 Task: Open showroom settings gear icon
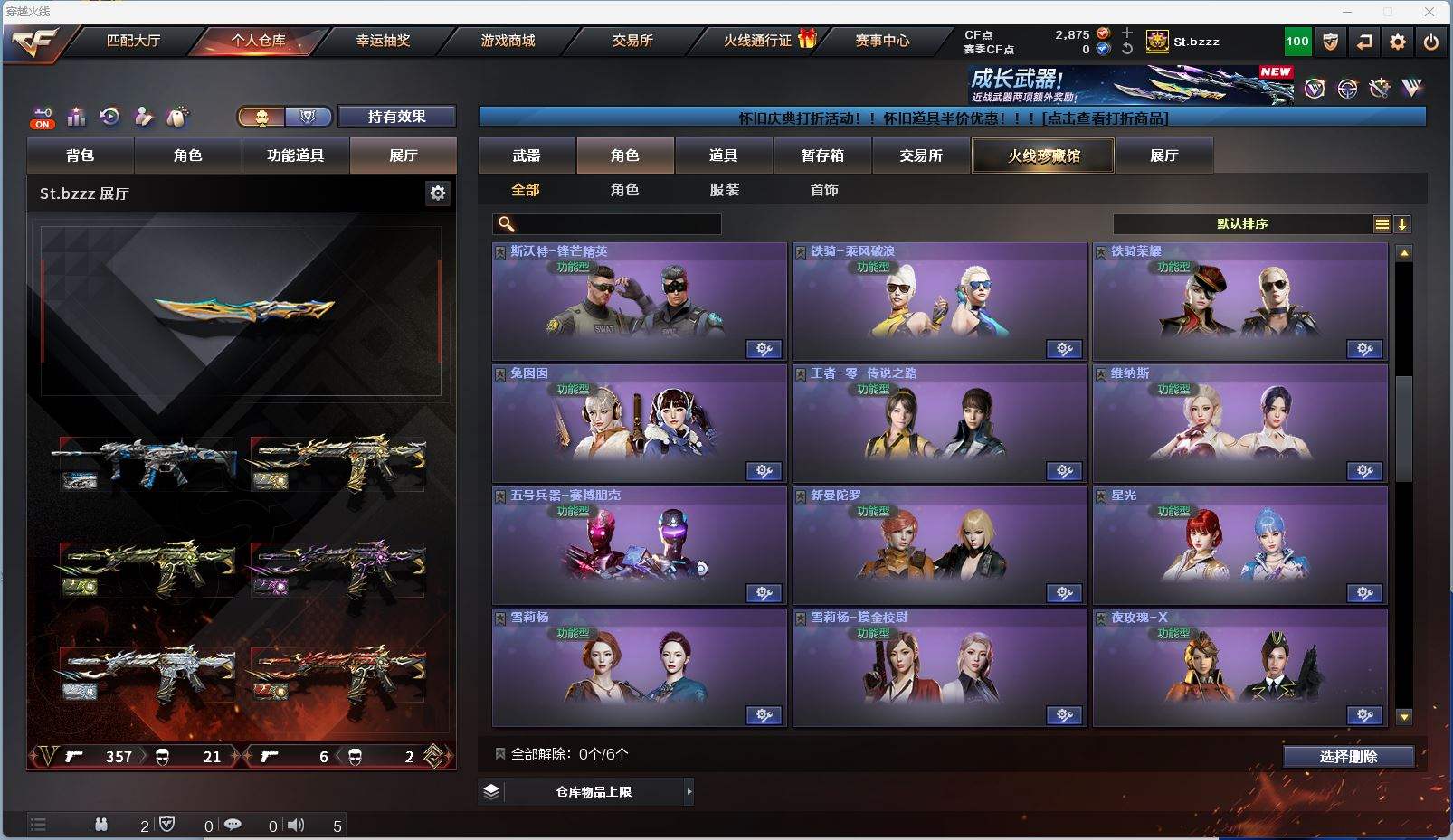[438, 193]
